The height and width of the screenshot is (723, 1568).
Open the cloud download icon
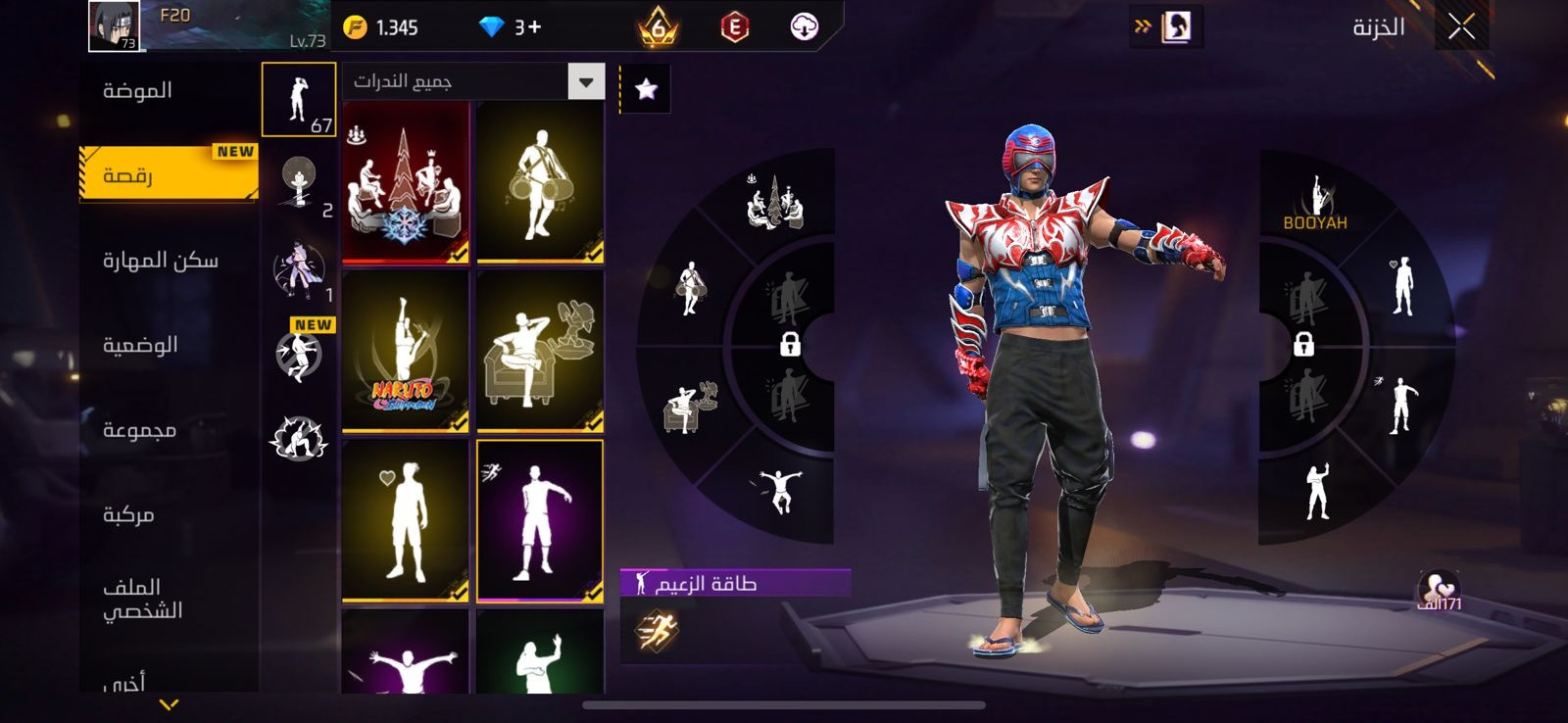click(x=804, y=26)
